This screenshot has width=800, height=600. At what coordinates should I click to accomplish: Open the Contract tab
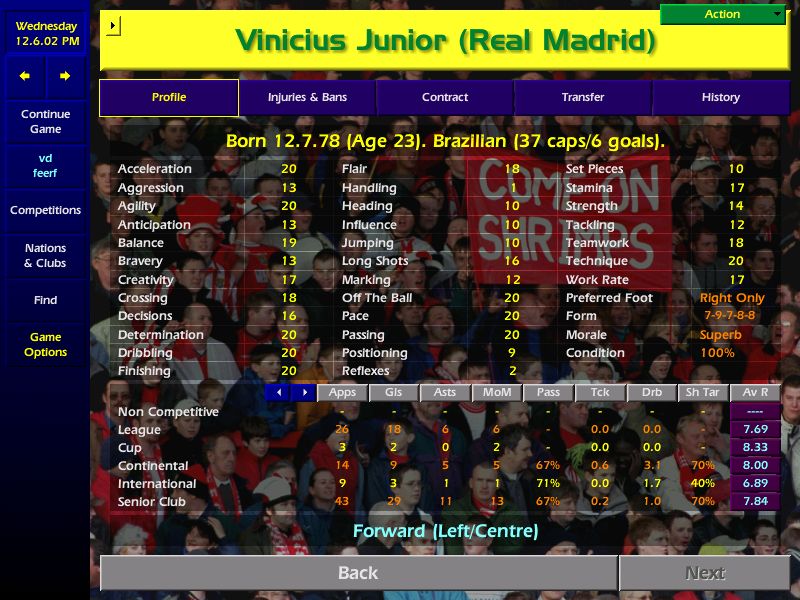445,97
